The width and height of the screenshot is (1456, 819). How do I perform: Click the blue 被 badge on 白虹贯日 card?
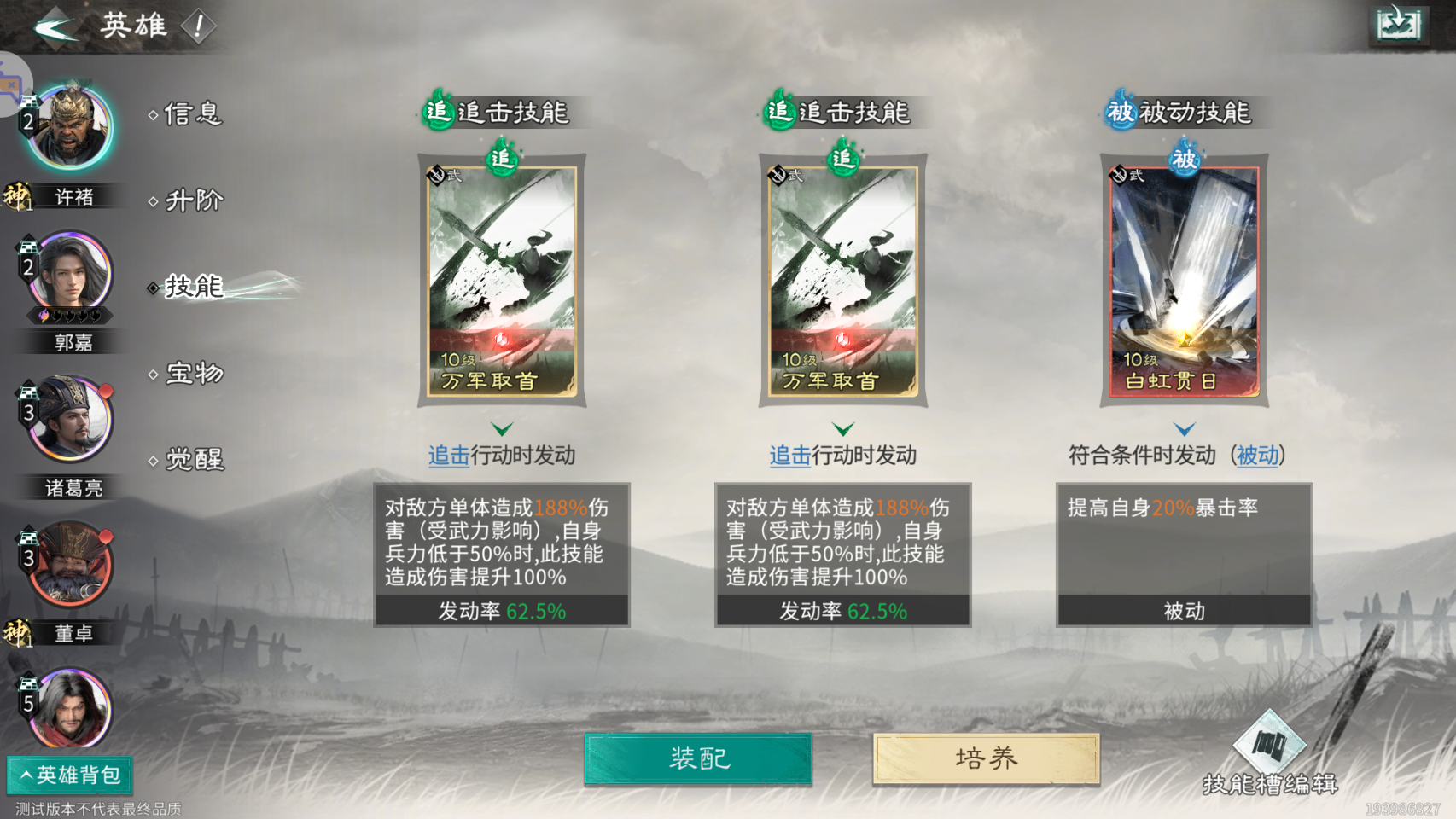[x=1183, y=161]
